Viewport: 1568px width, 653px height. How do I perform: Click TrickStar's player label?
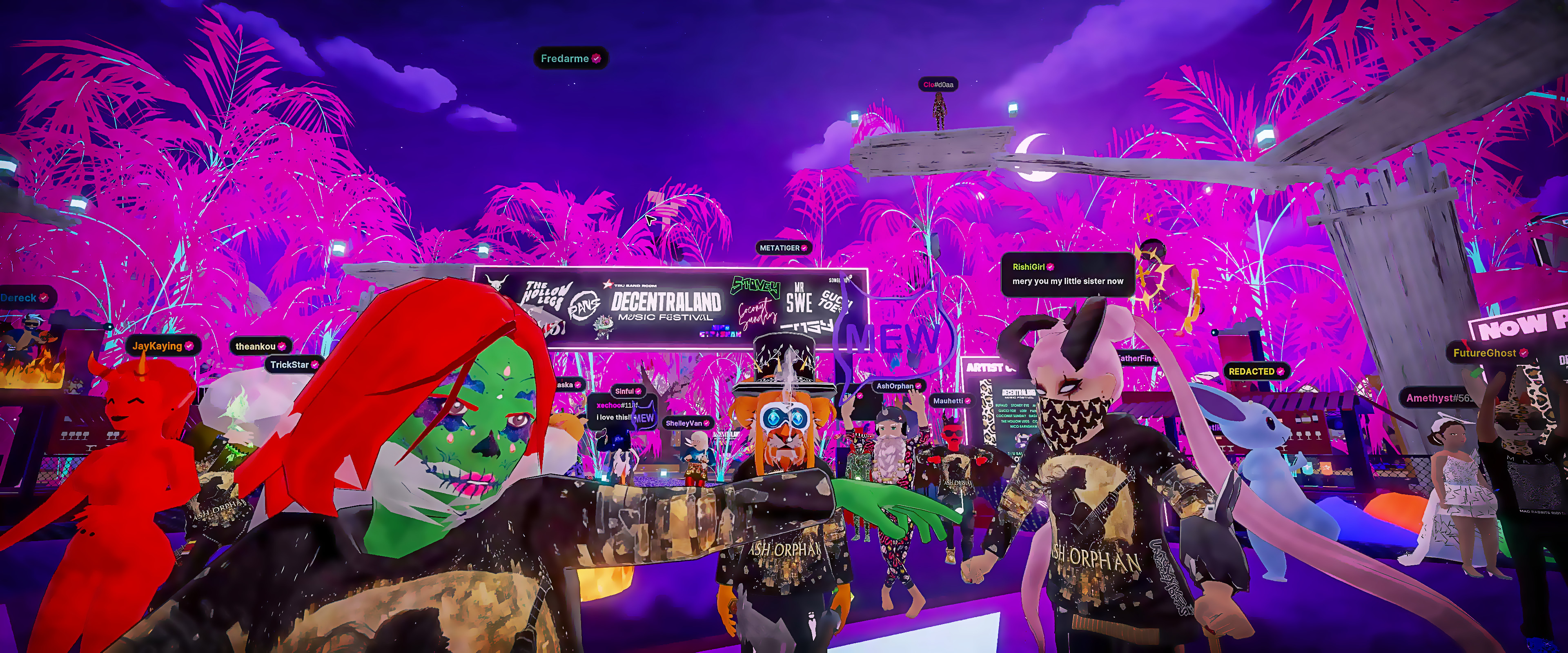click(x=294, y=364)
